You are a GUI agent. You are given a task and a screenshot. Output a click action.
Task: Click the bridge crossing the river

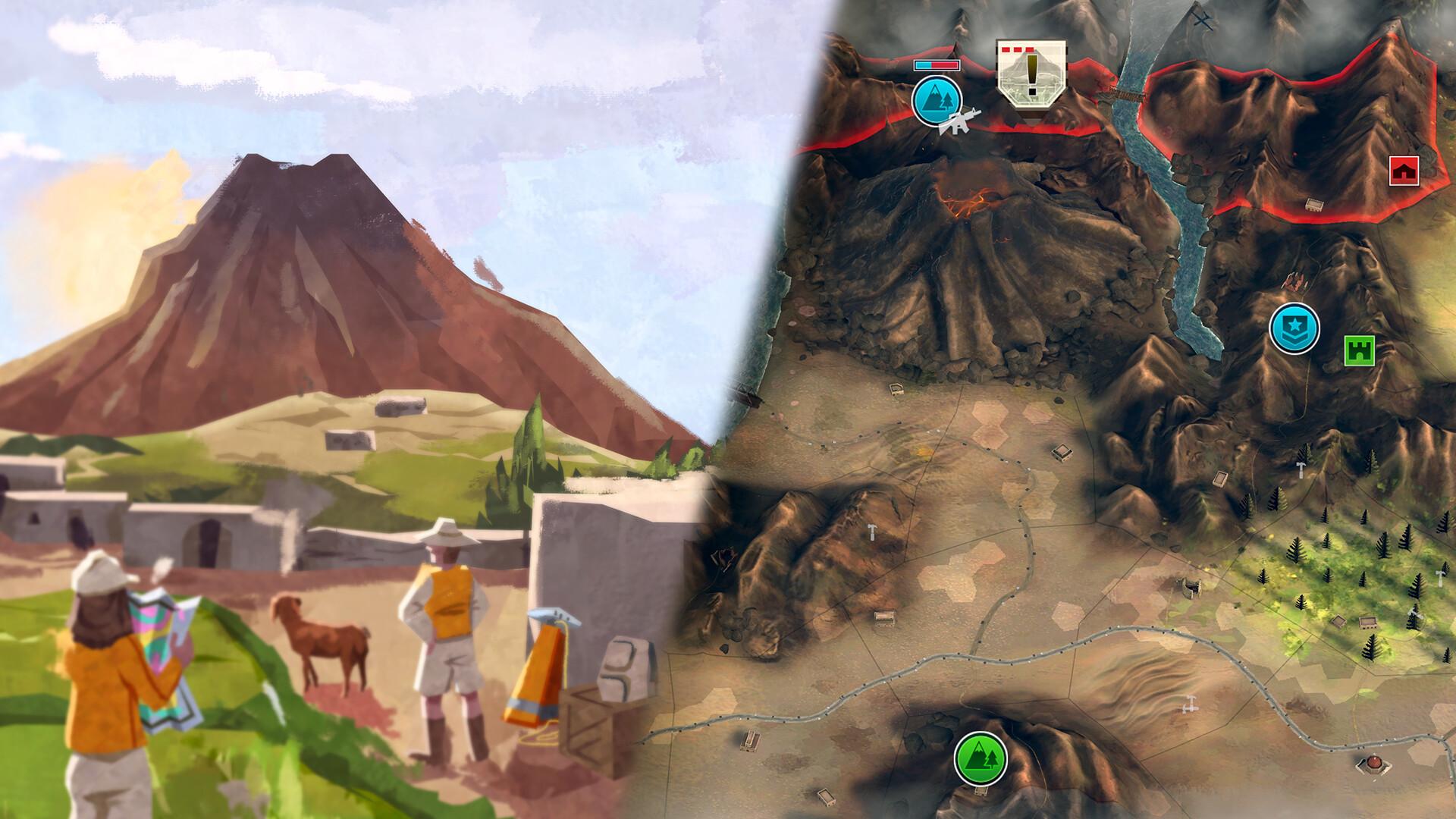click(x=1125, y=94)
